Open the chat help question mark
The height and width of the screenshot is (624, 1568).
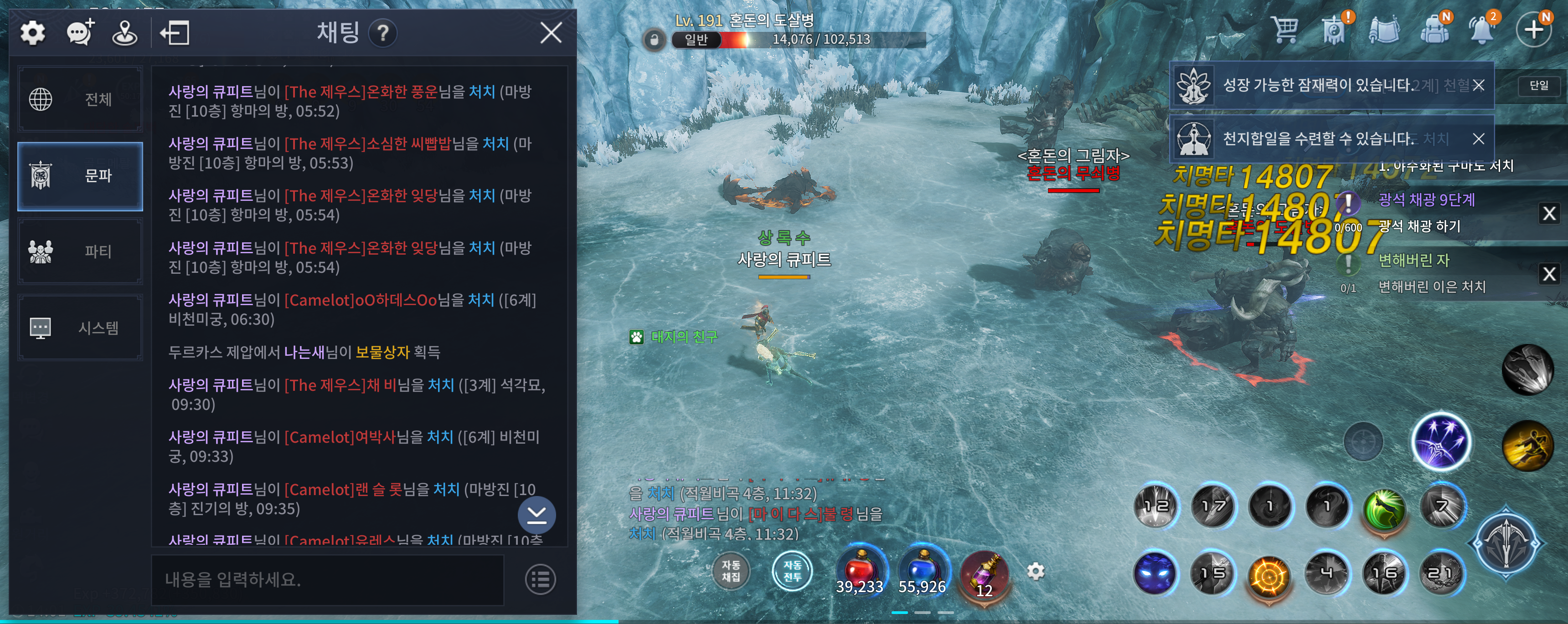(383, 33)
